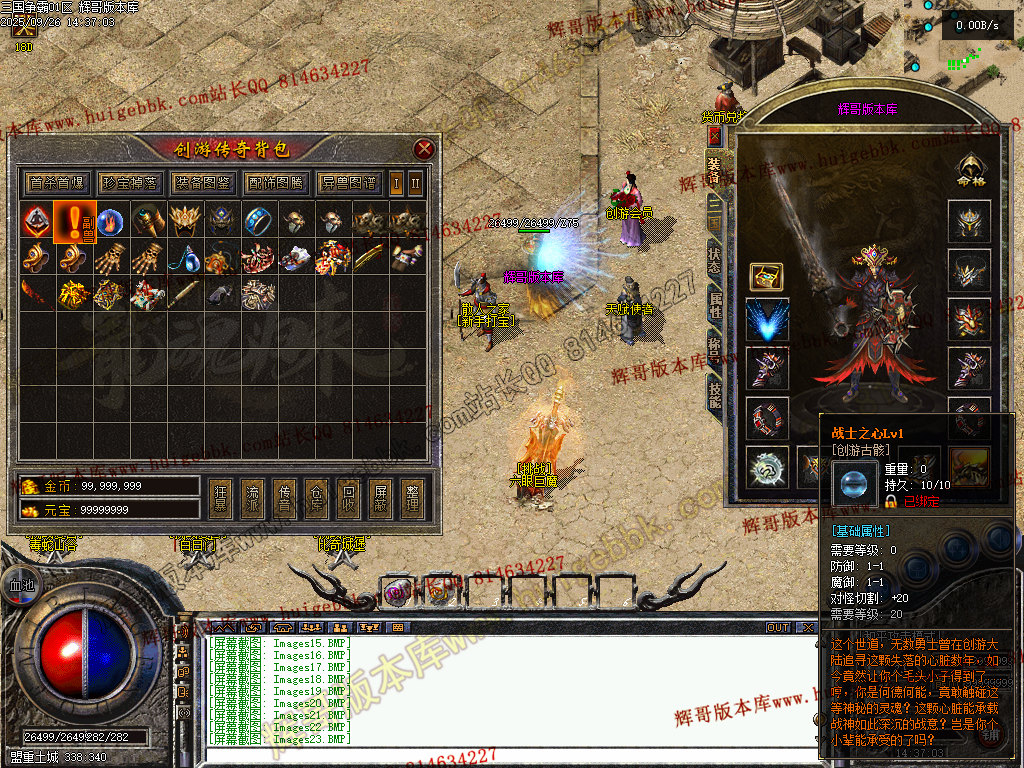Image resolution: width=1024 pixels, height=768 pixels.
Task: Open the 异兽图谱 panel
Action: [348, 183]
